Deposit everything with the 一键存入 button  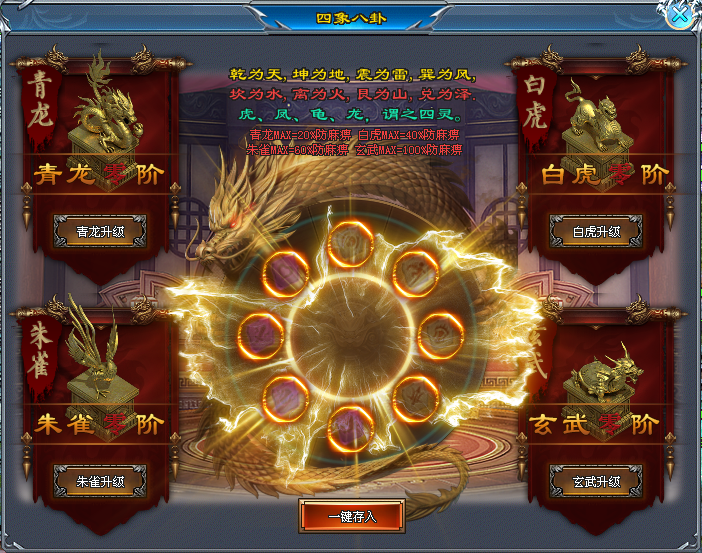[351, 516]
